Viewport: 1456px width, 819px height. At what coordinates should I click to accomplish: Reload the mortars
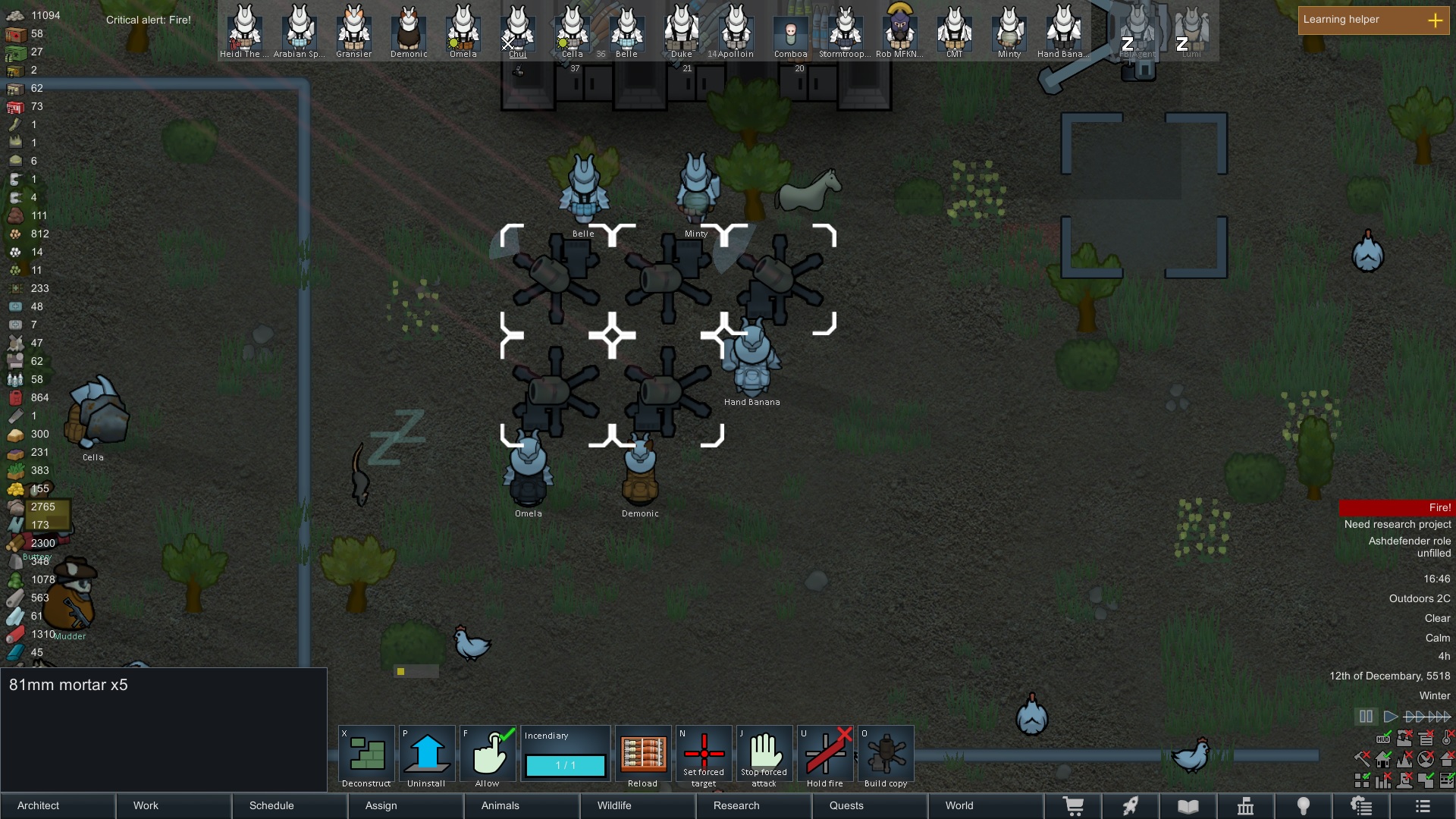point(643,755)
